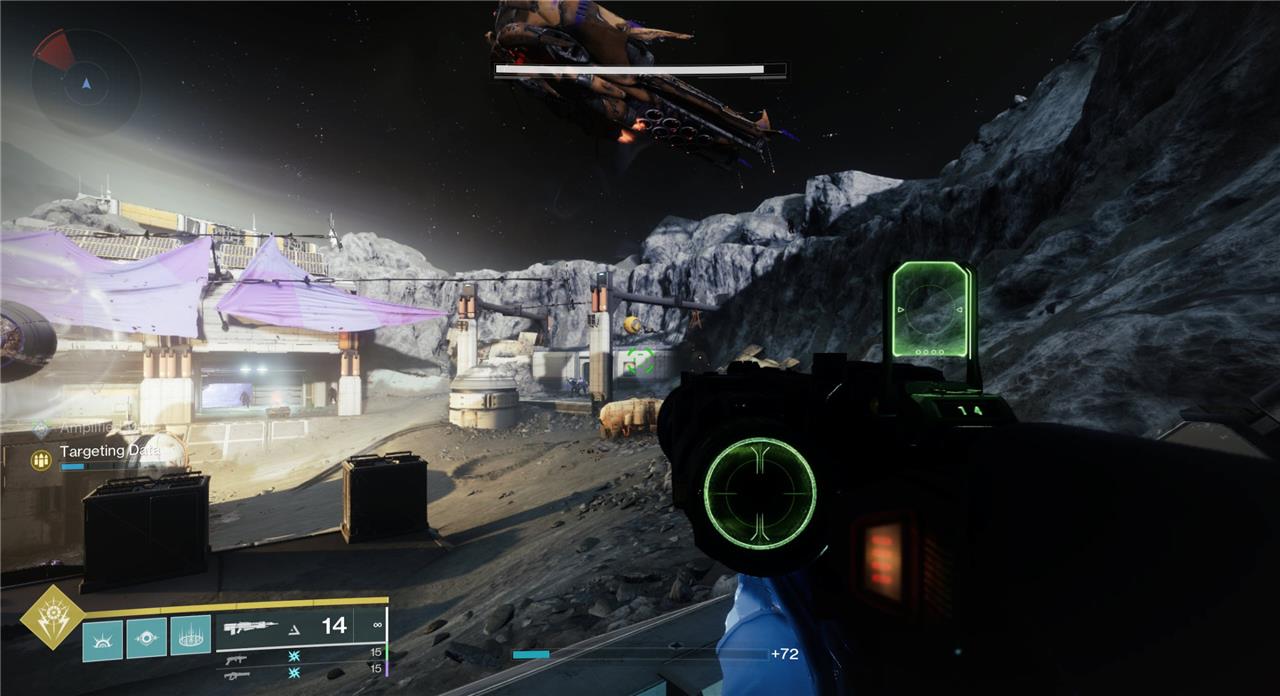This screenshot has width=1280, height=696.
Task: Choose the third weapon at the bottom
Action: 237,675
